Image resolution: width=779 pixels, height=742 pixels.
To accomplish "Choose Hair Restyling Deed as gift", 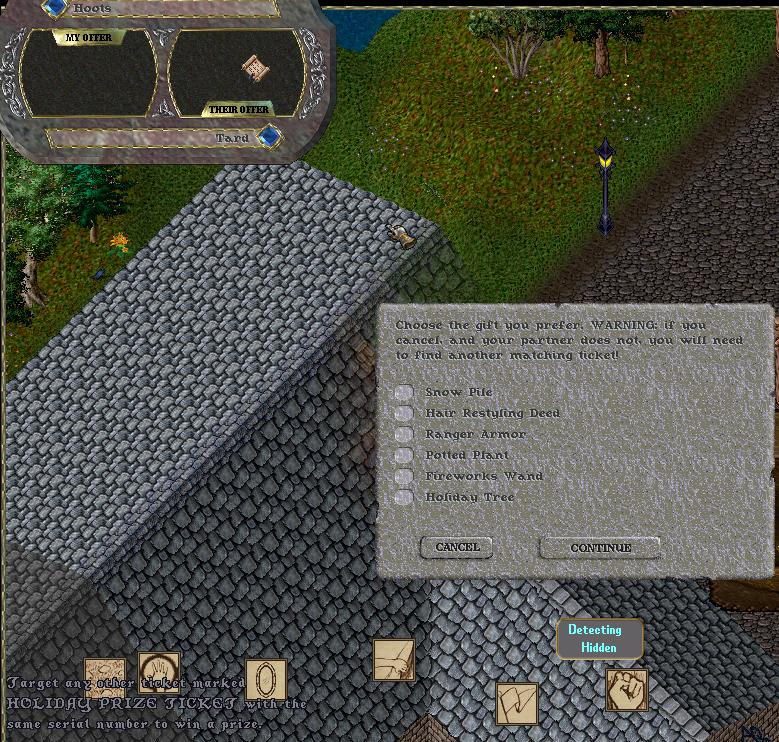I will (404, 413).
